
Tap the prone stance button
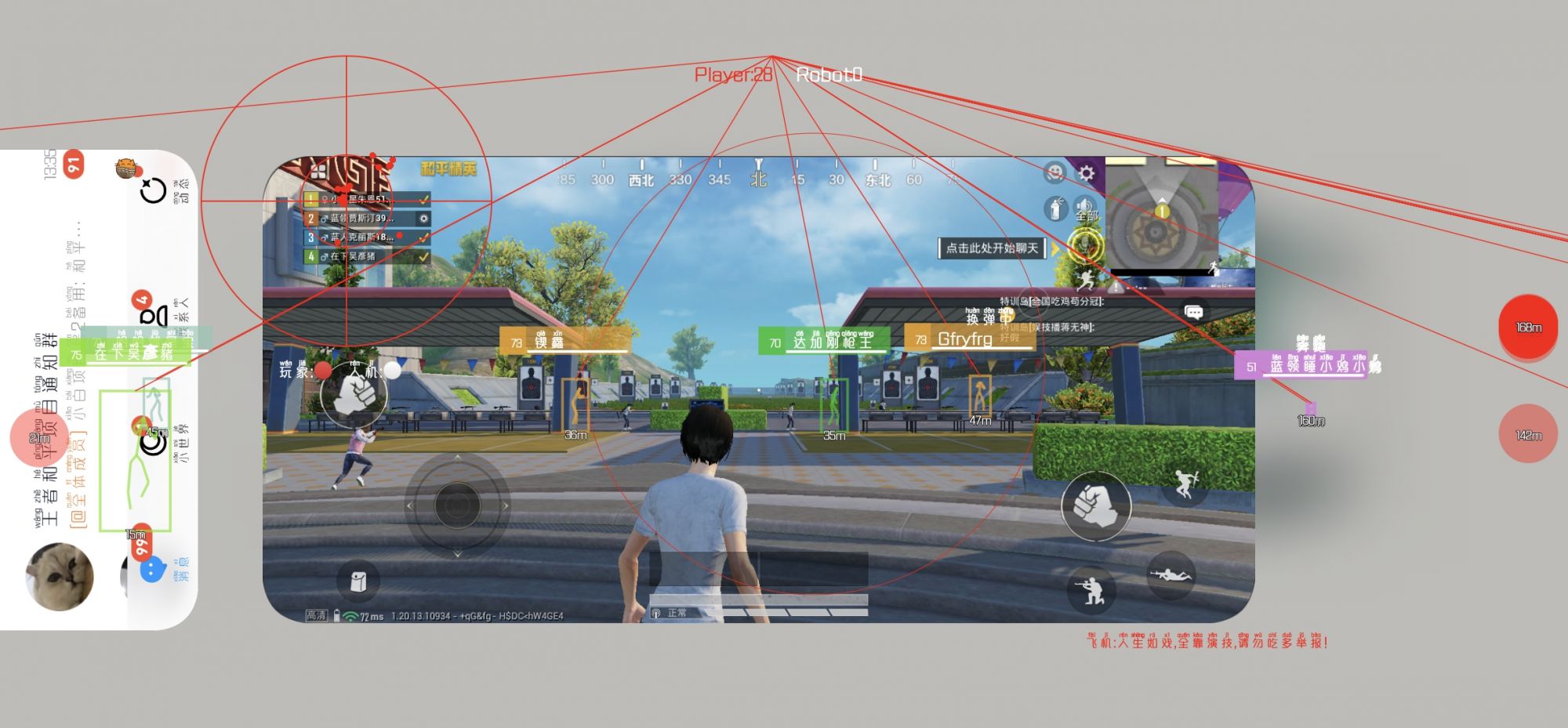(x=1171, y=576)
